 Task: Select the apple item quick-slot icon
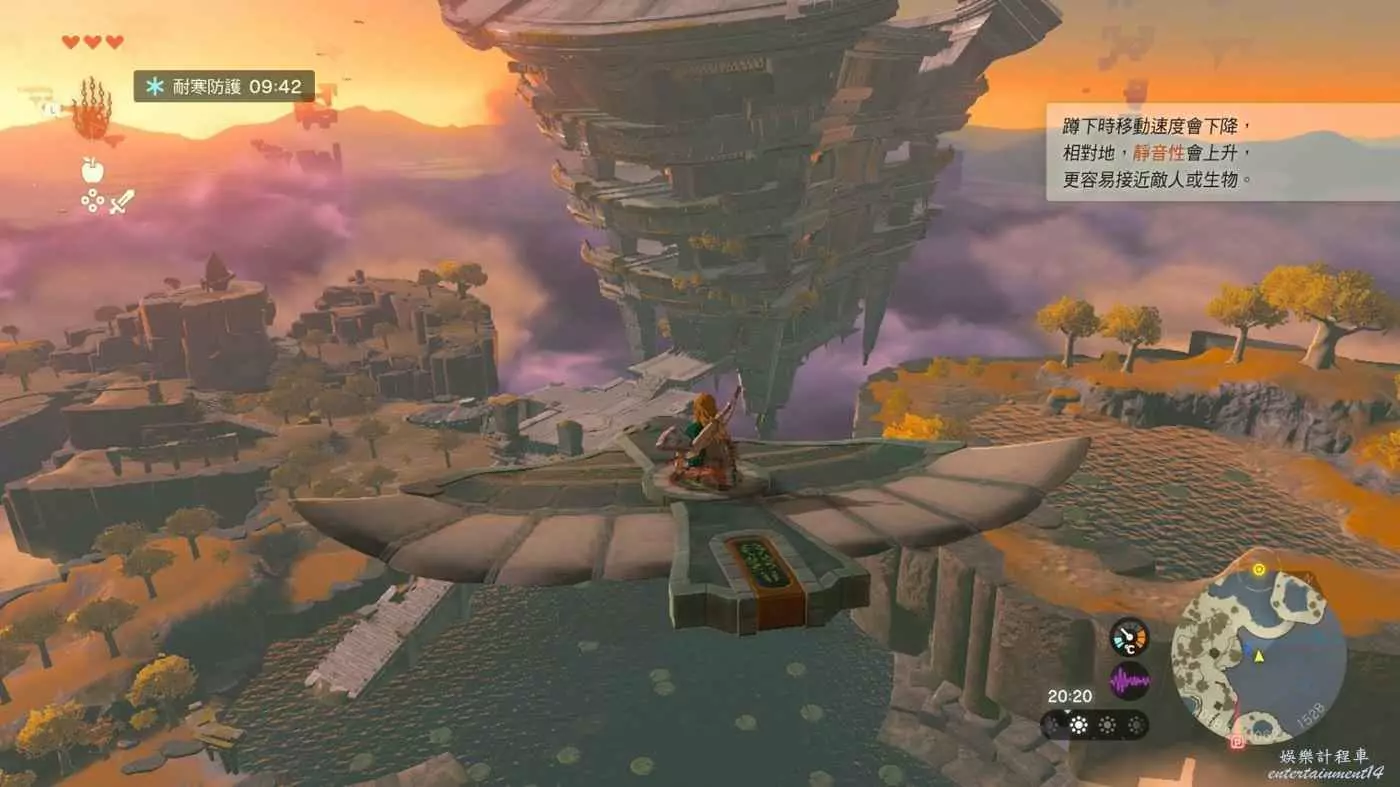tap(92, 171)
